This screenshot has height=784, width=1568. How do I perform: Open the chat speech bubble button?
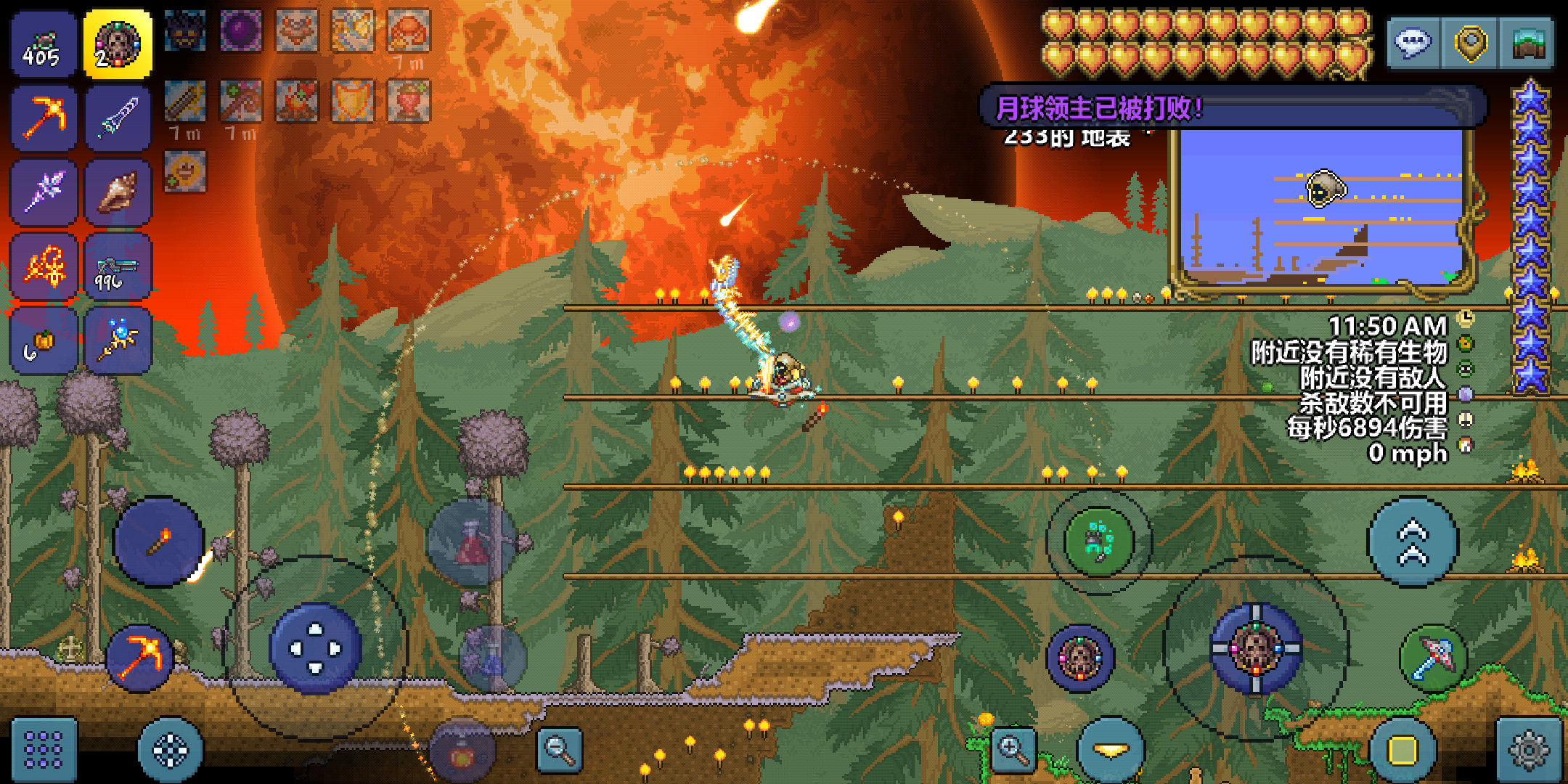tap(1413, 43)
